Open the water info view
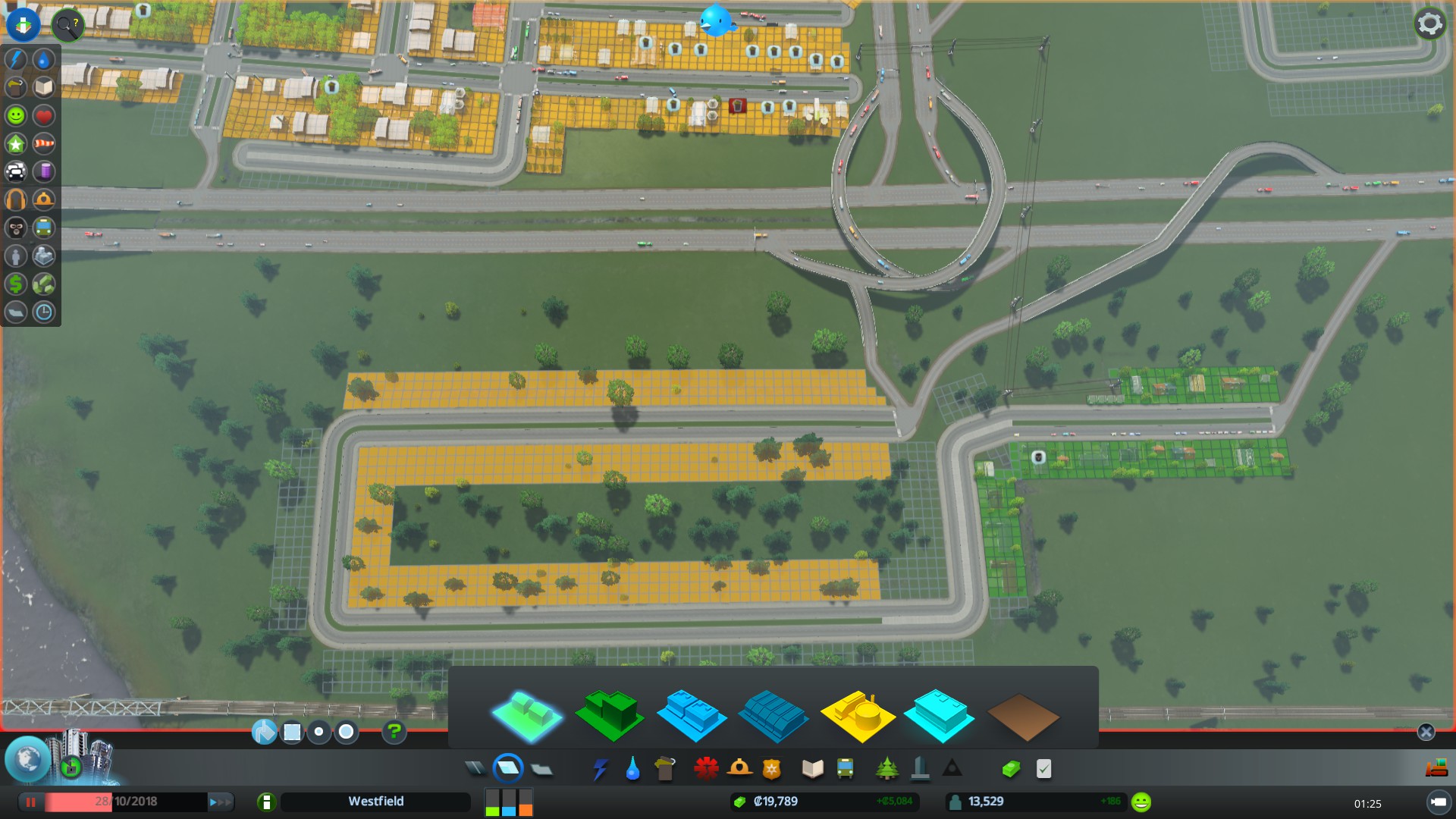The image size is (1456, 819). 43,58
